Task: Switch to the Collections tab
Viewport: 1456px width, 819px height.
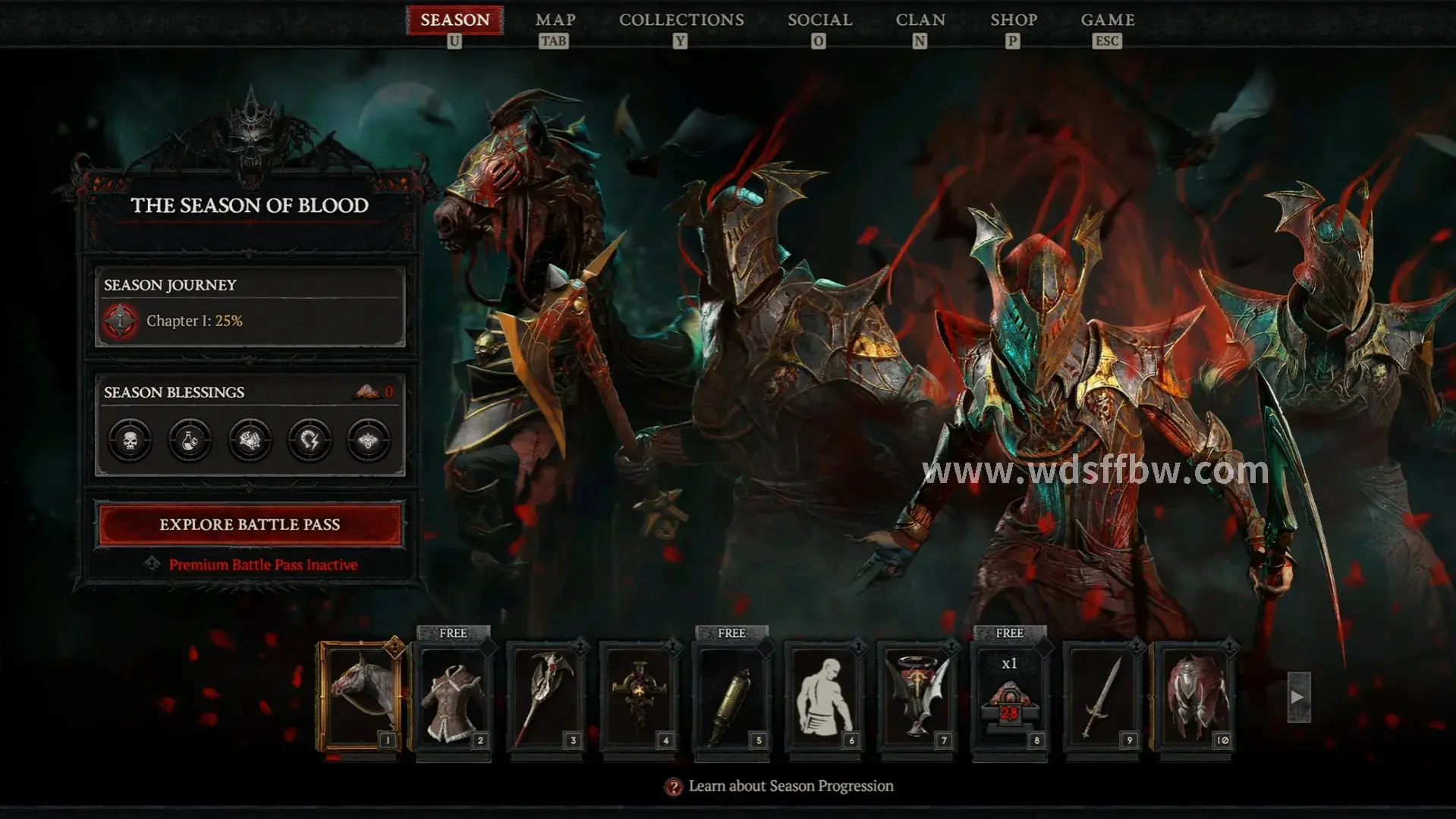Action: (x=681, y=20)
